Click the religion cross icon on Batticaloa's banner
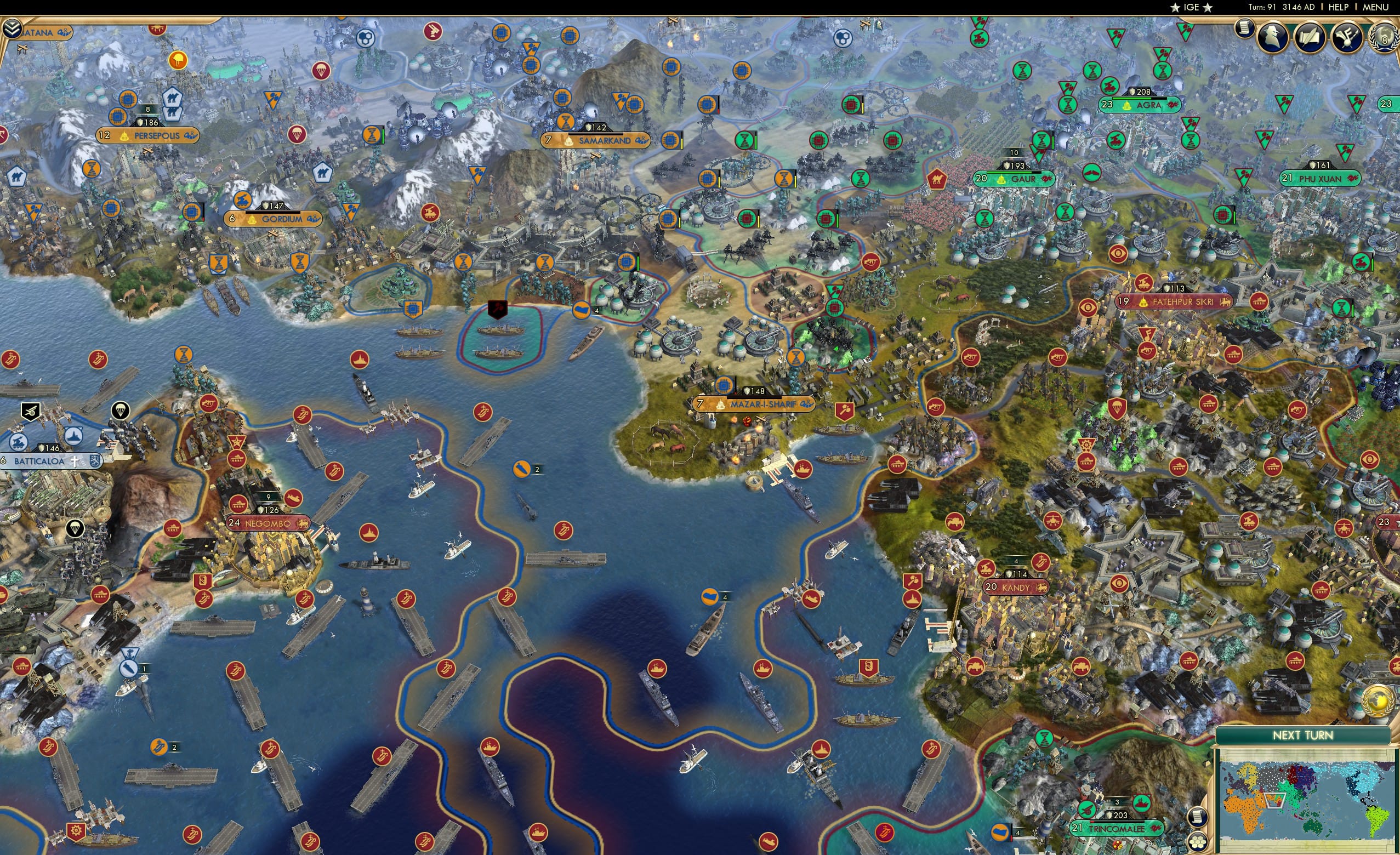1400x855 pixels. tap(75, 462)
